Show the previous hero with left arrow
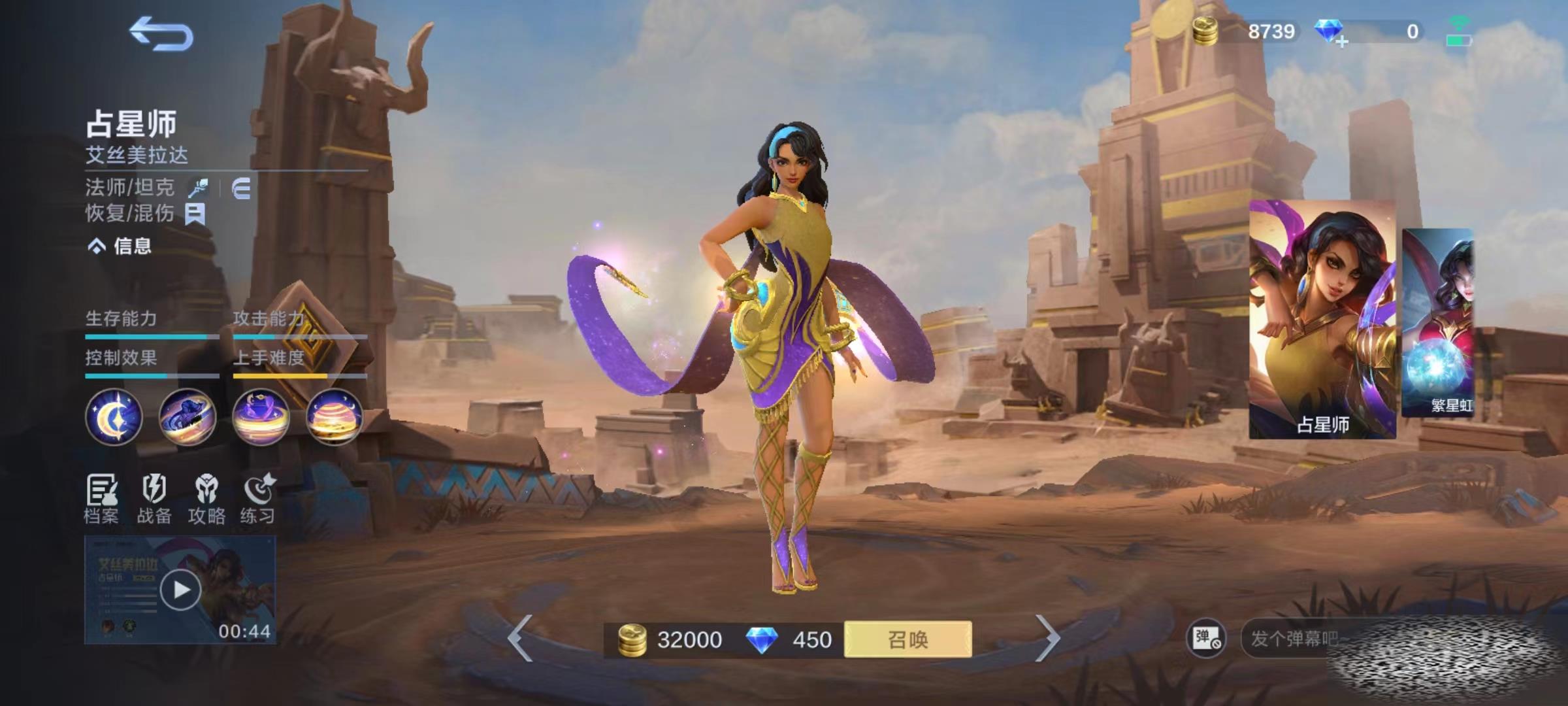 [521, 638]
